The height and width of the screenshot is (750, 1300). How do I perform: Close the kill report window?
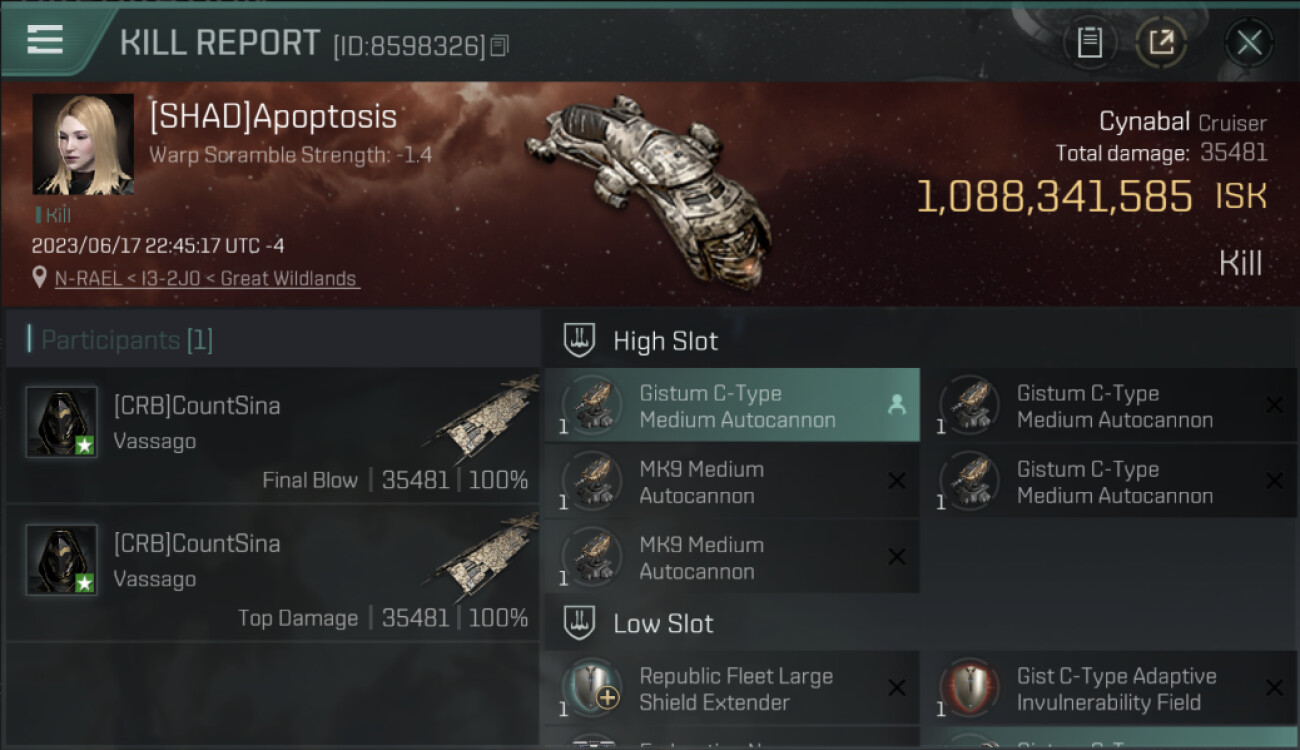tap(1248, 43)
